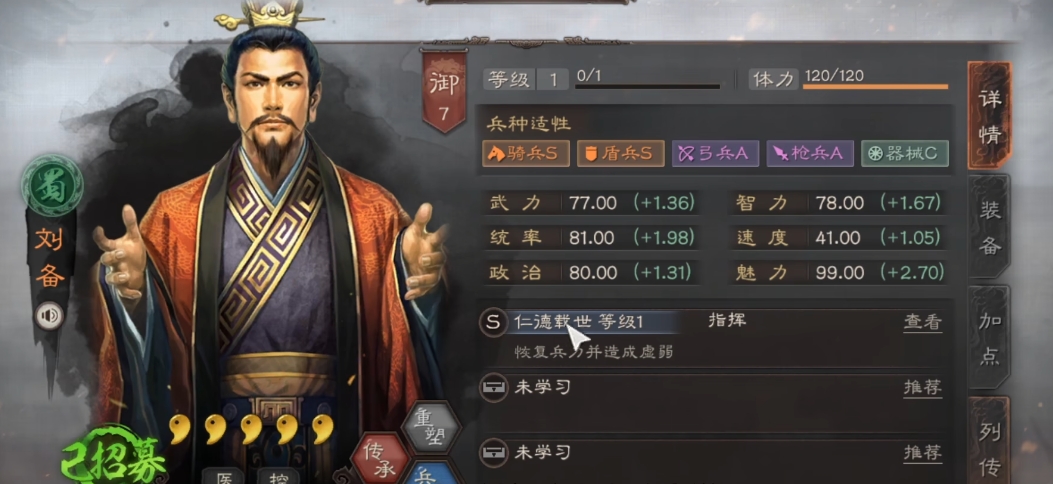
Task: Click the green 蜀 faction emblem
Action: (x=52, y=188)
